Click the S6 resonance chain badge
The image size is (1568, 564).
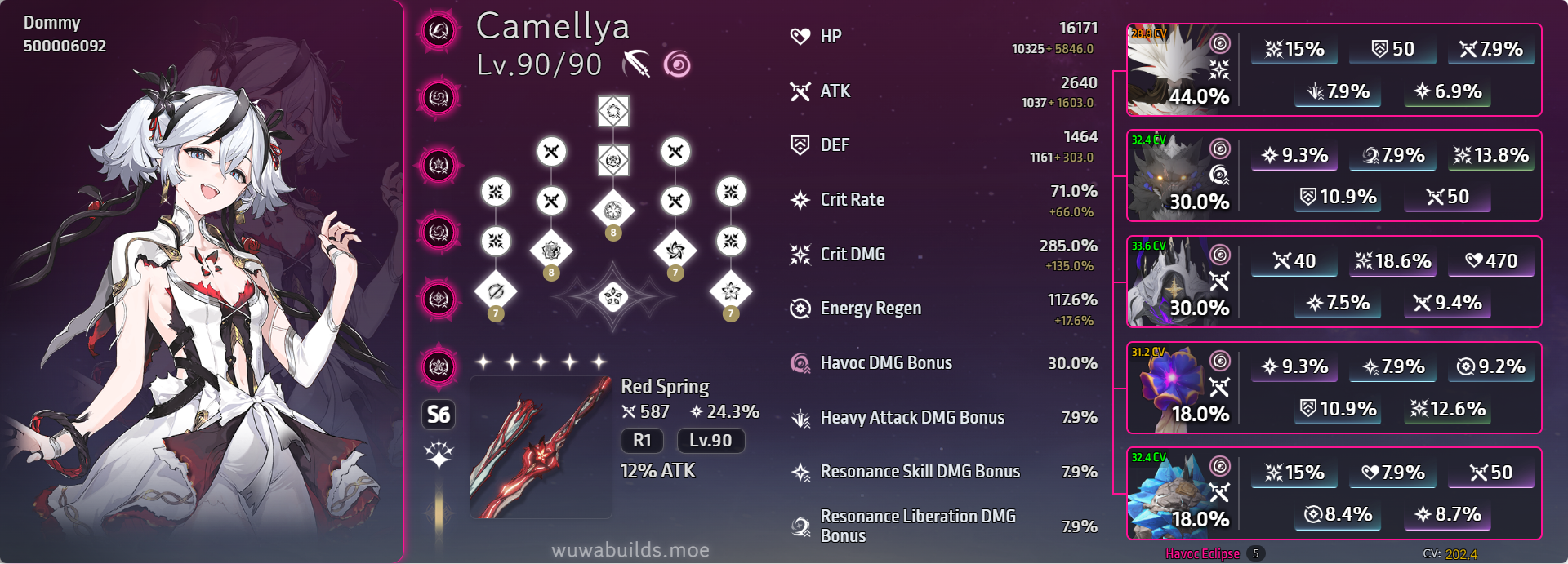439,415
